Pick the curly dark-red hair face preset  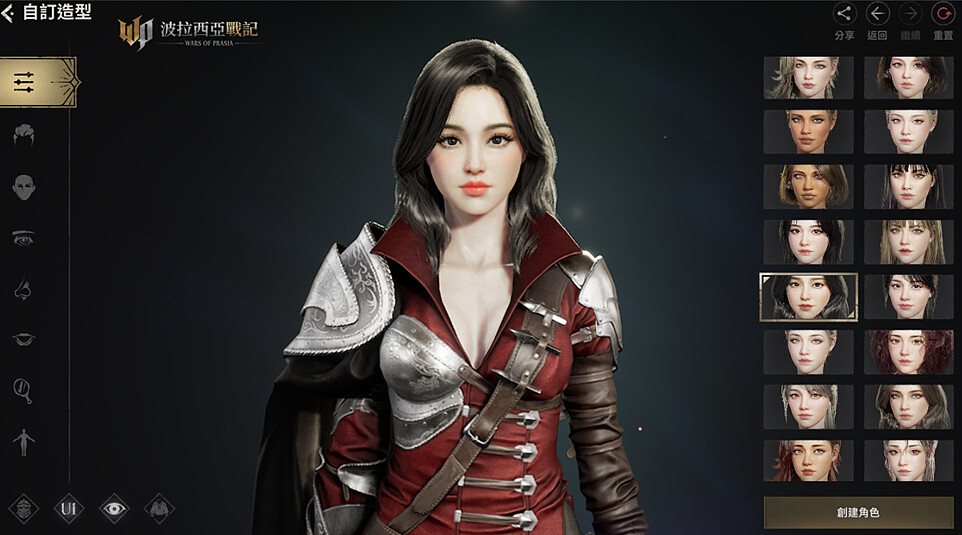click(908, 352)
